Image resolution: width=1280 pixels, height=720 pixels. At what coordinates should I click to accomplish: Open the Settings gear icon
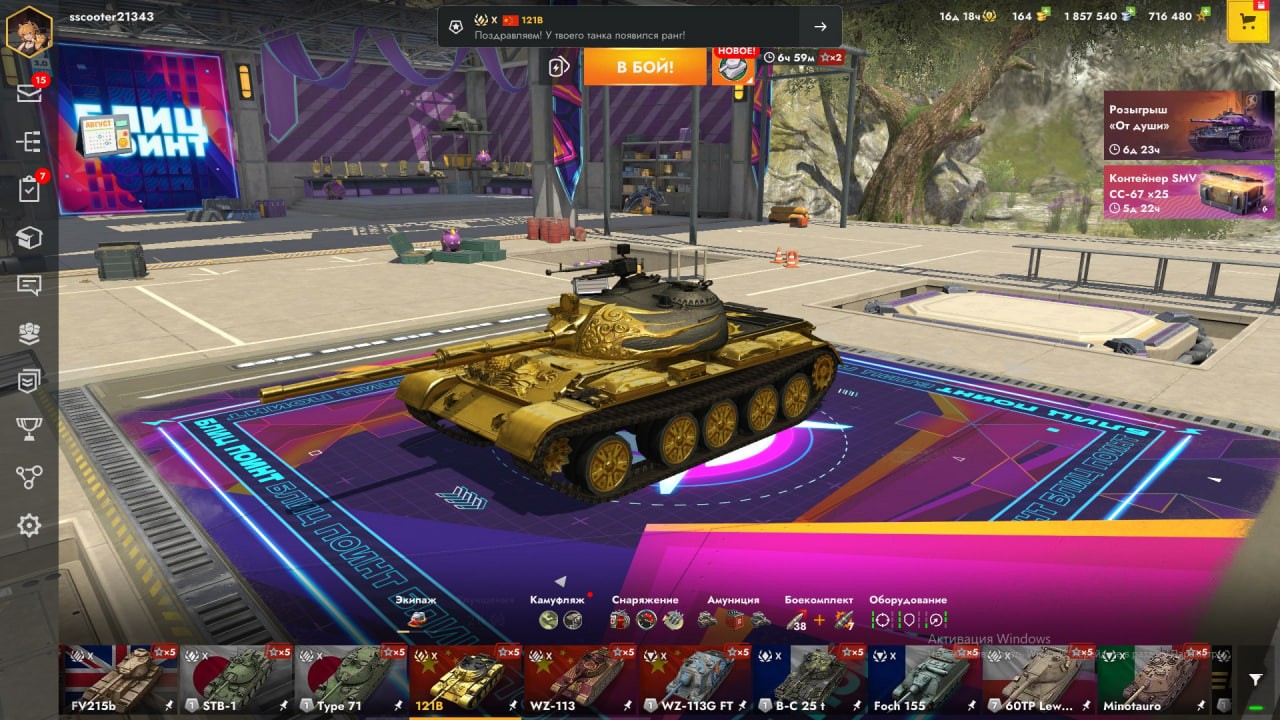tap(29, 525)
